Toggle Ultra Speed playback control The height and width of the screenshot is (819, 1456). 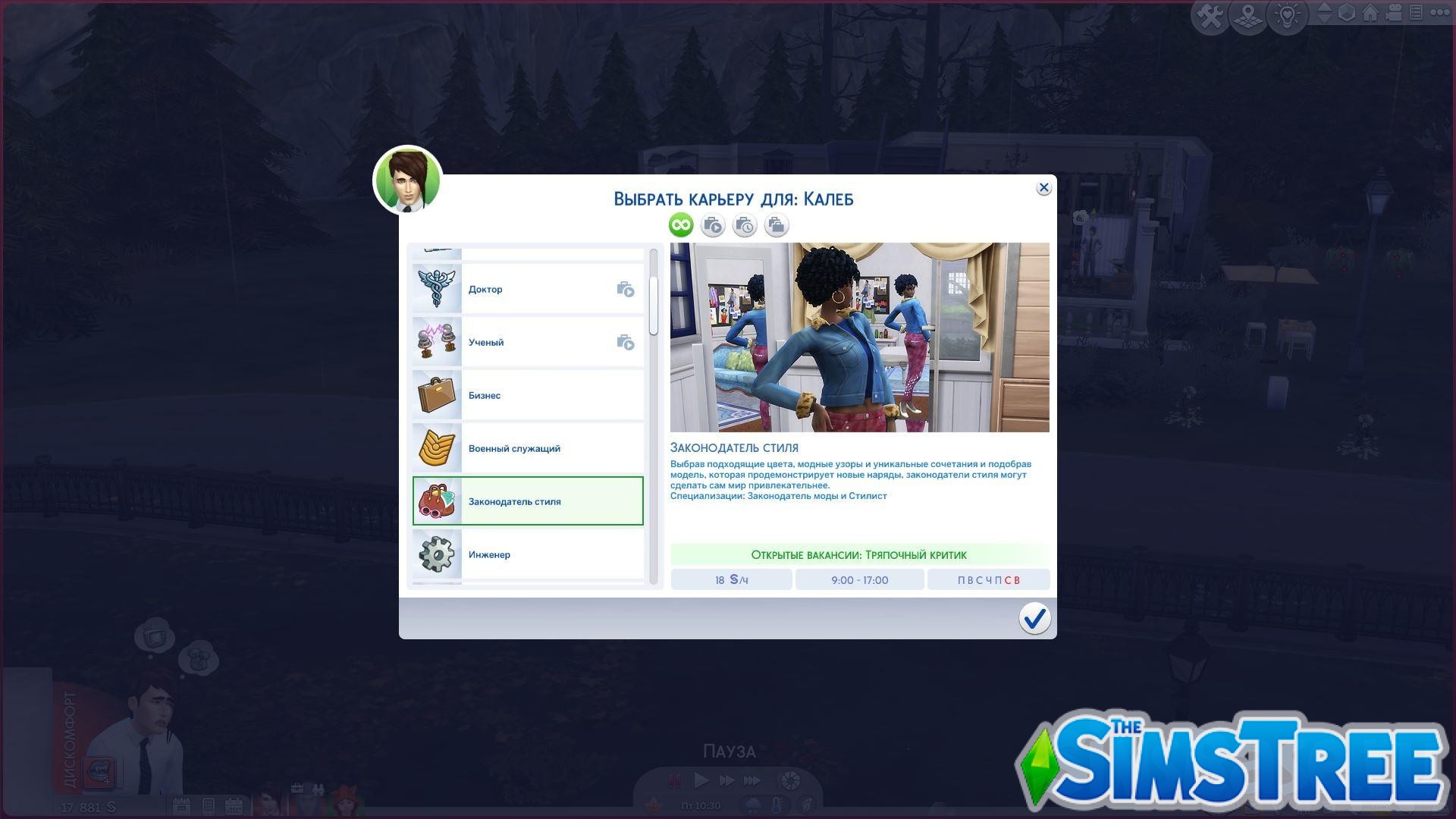[752, 780]
